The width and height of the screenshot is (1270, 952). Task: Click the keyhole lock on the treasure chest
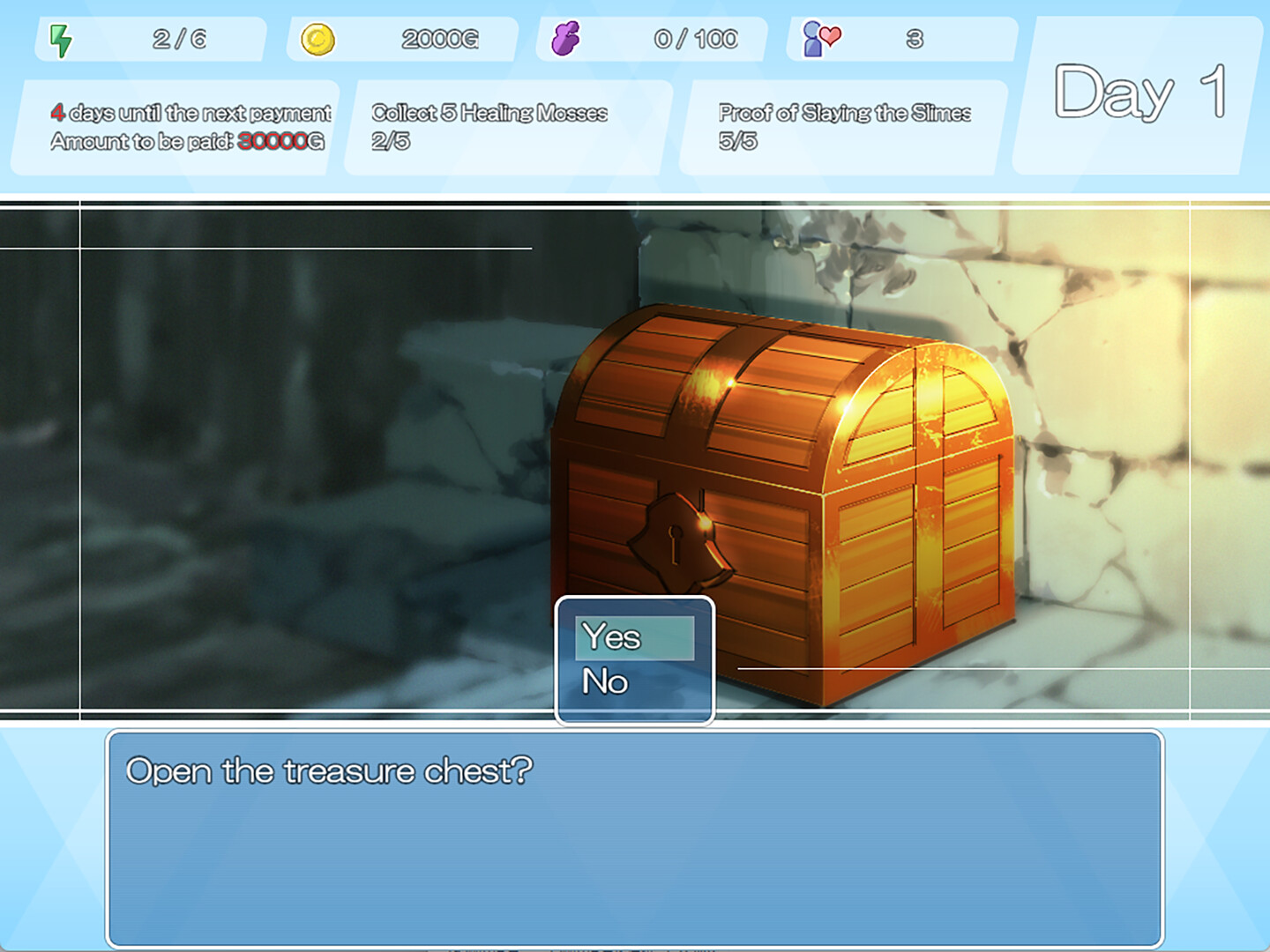click(676, 545)
